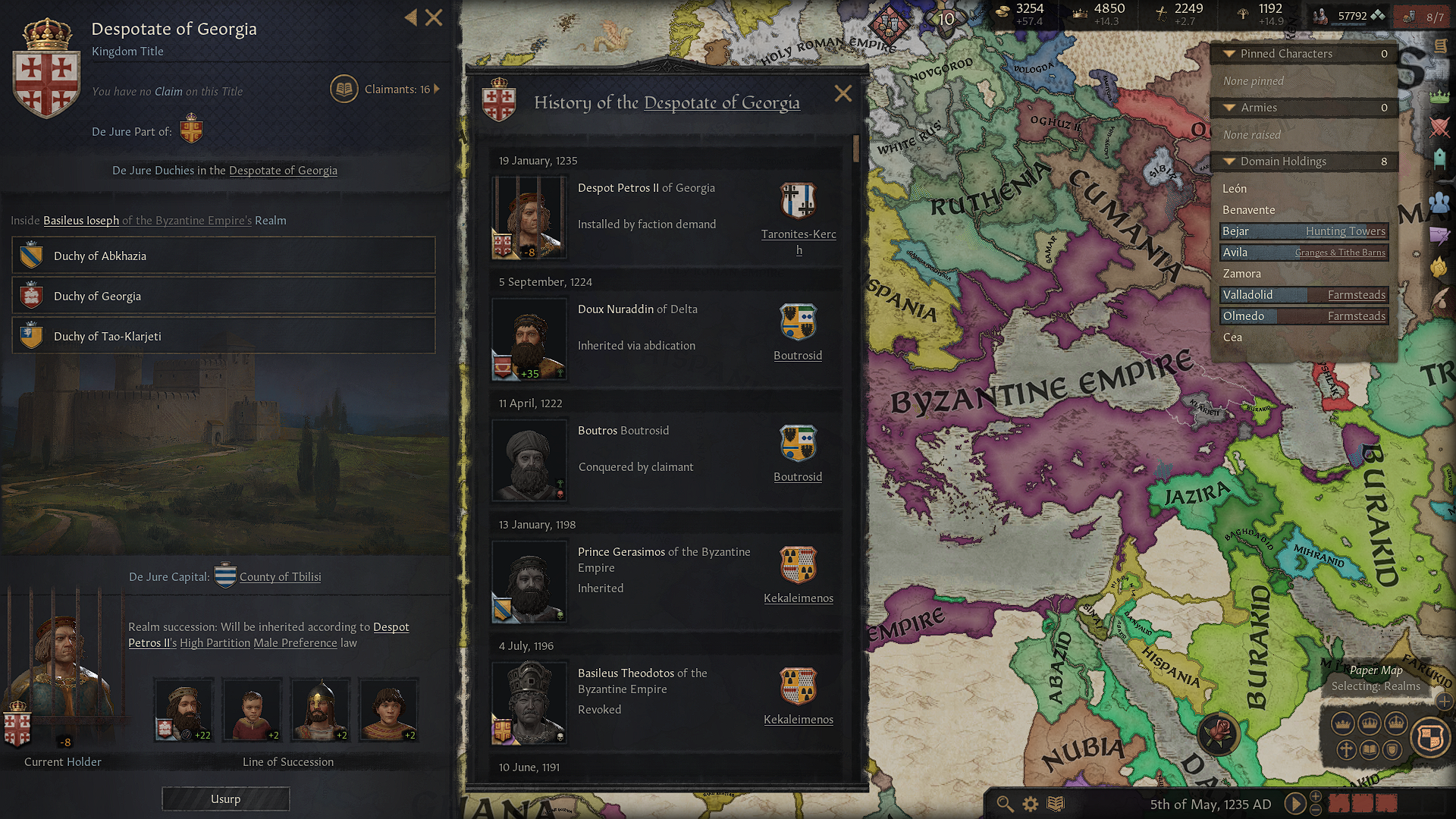Open game settings with the gear icon
Image resolution: width=1456 pixels, height=819 pixels.
[x=1030, y=804]
